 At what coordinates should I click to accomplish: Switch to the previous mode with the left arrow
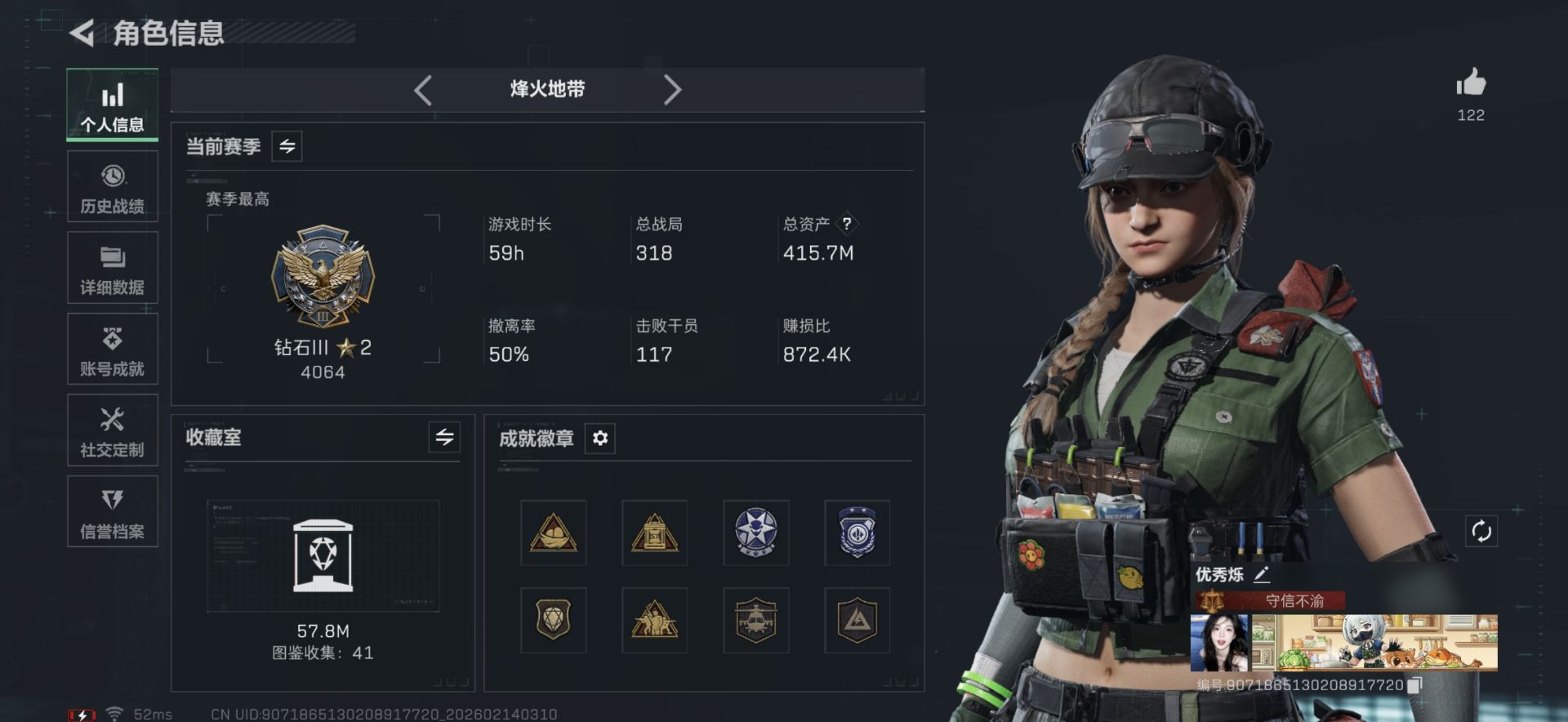pyautogui.click(x=423, y=90)
